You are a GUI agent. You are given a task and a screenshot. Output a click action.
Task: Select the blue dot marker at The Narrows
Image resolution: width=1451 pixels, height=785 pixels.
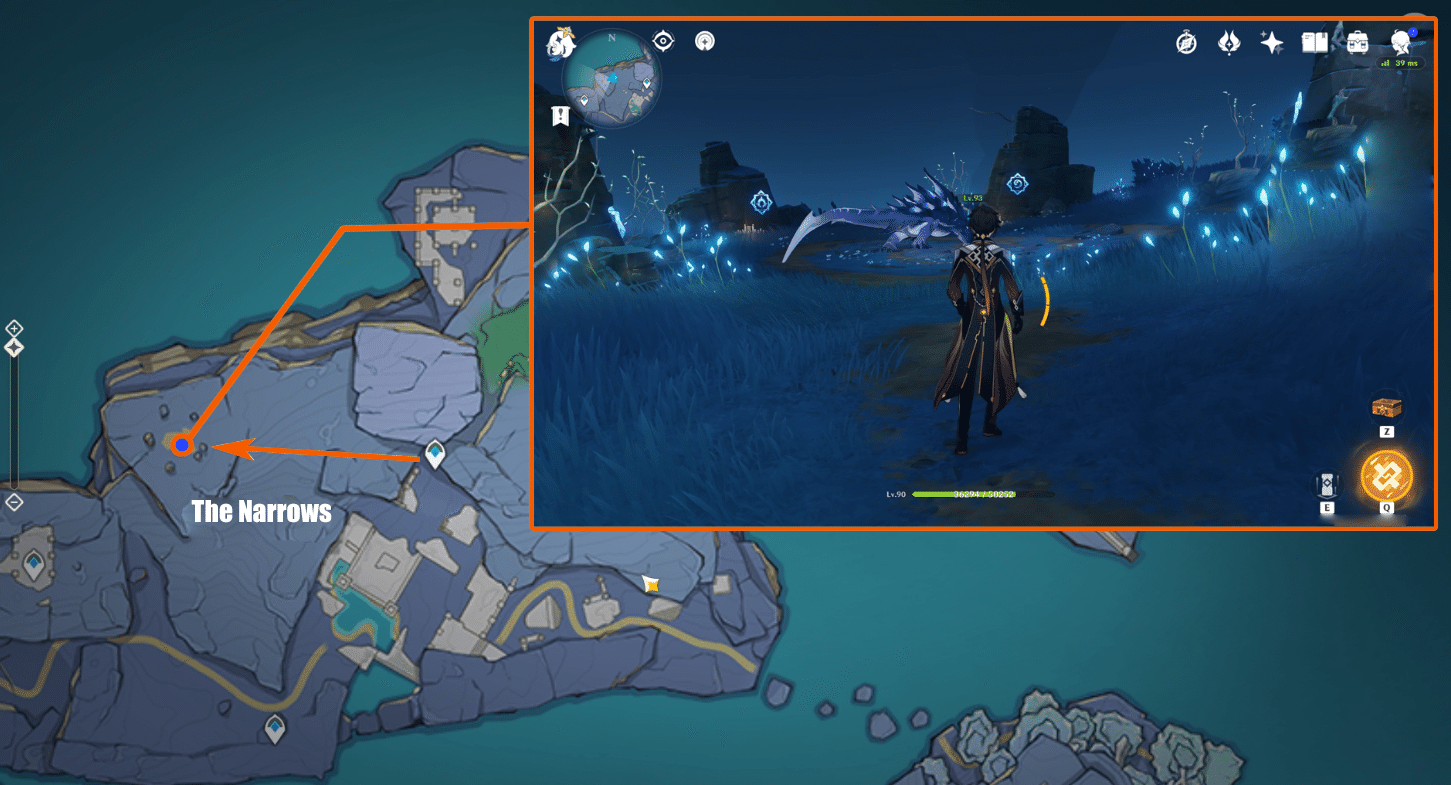pos(181,445)
